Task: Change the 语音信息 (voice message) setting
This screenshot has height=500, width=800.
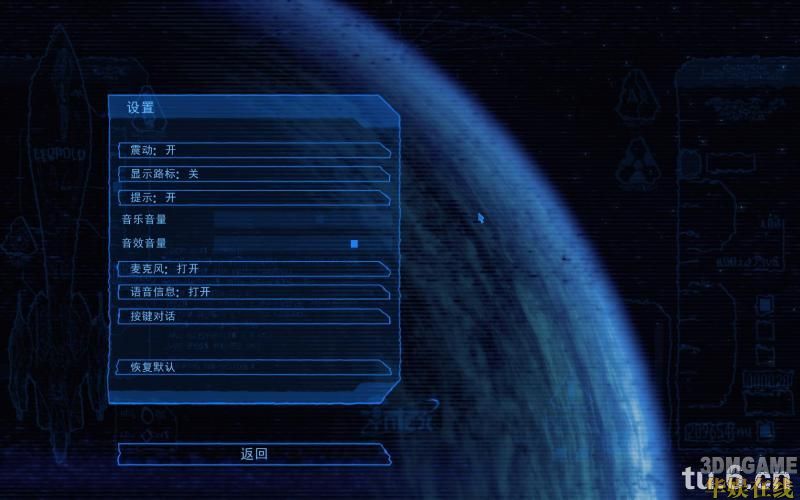Action: pos(252,292)
